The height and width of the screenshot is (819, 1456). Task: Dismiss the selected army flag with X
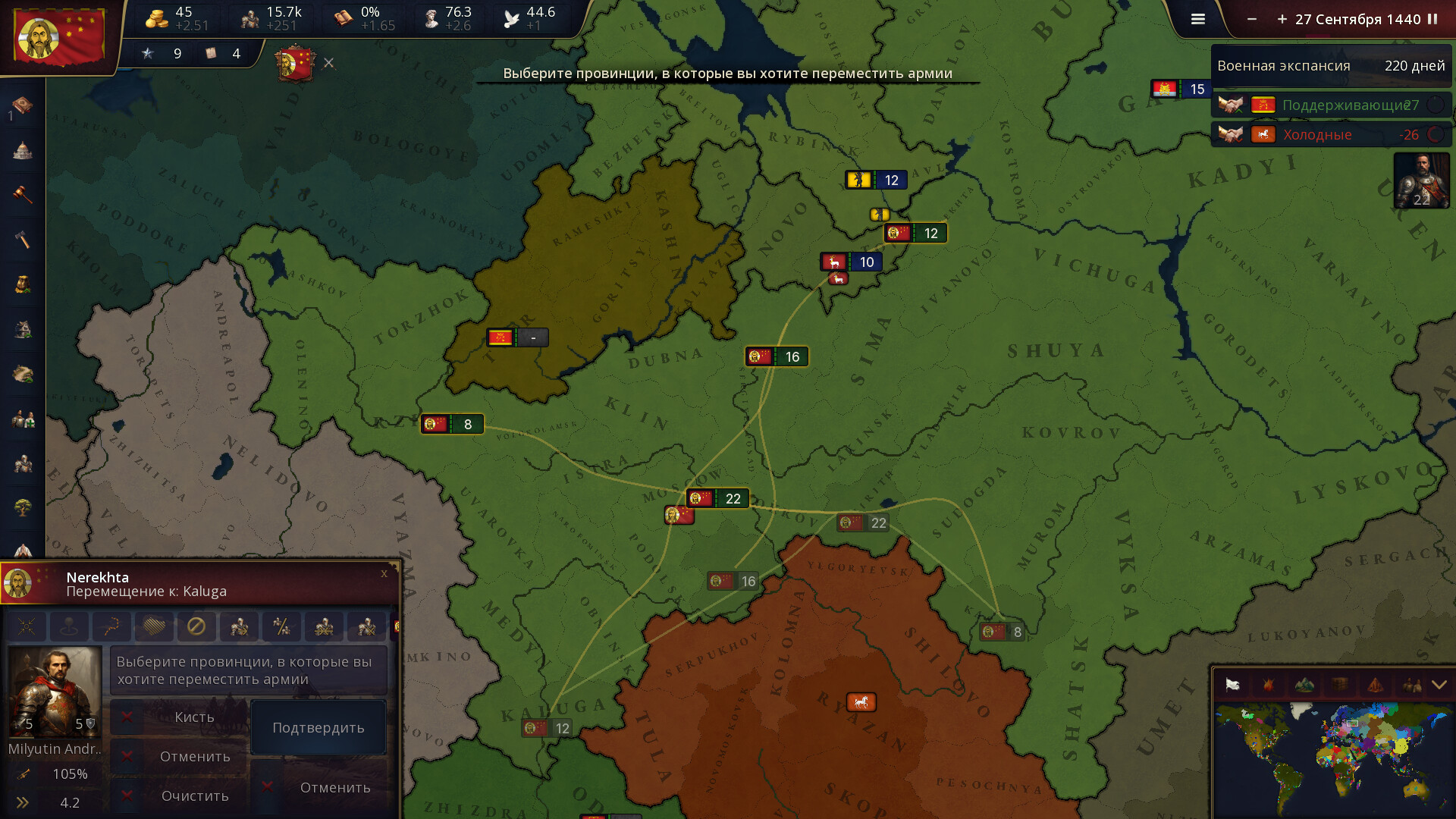click(x=328, y=63)
